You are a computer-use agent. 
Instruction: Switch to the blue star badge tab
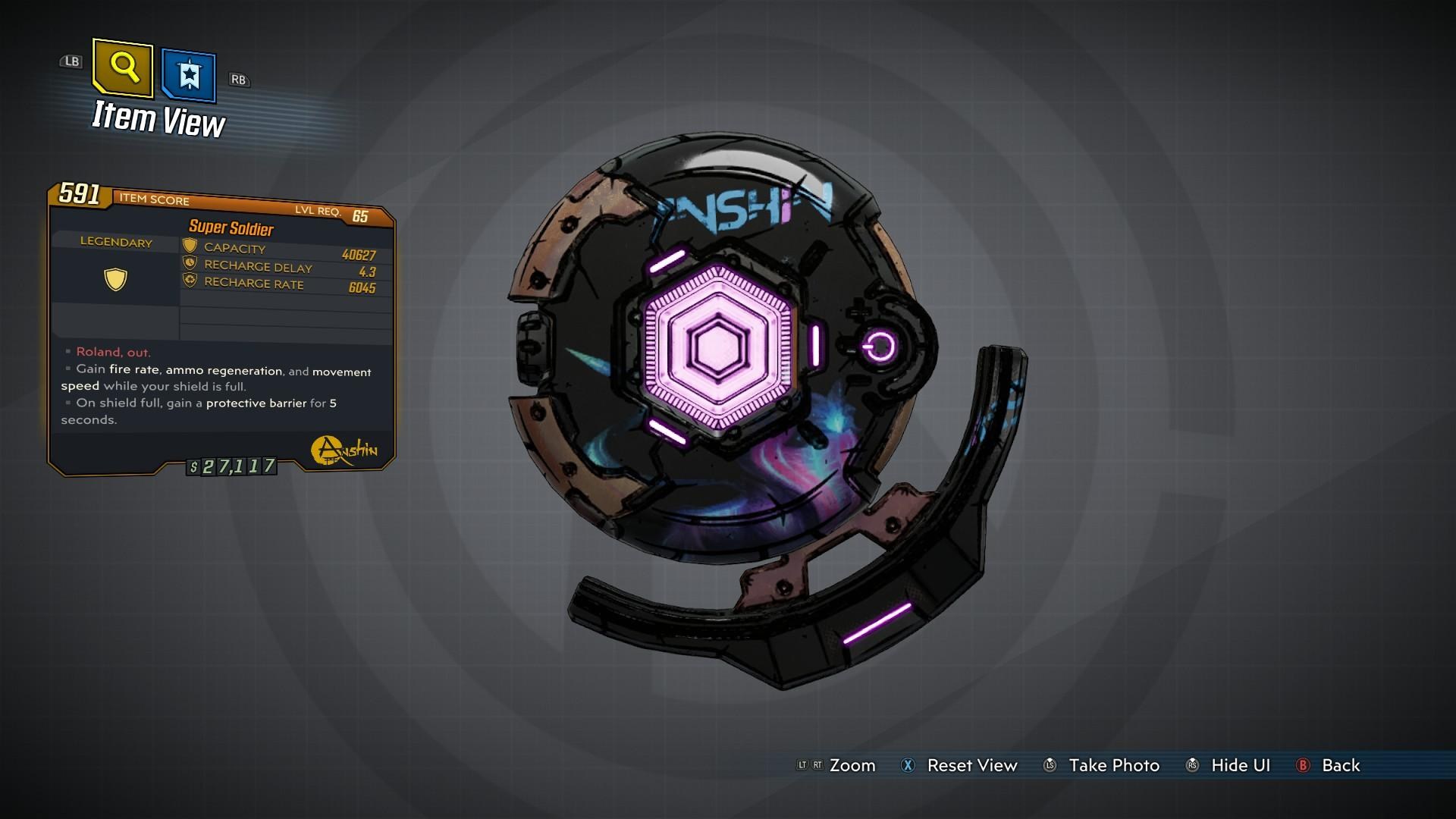point(189,75)
